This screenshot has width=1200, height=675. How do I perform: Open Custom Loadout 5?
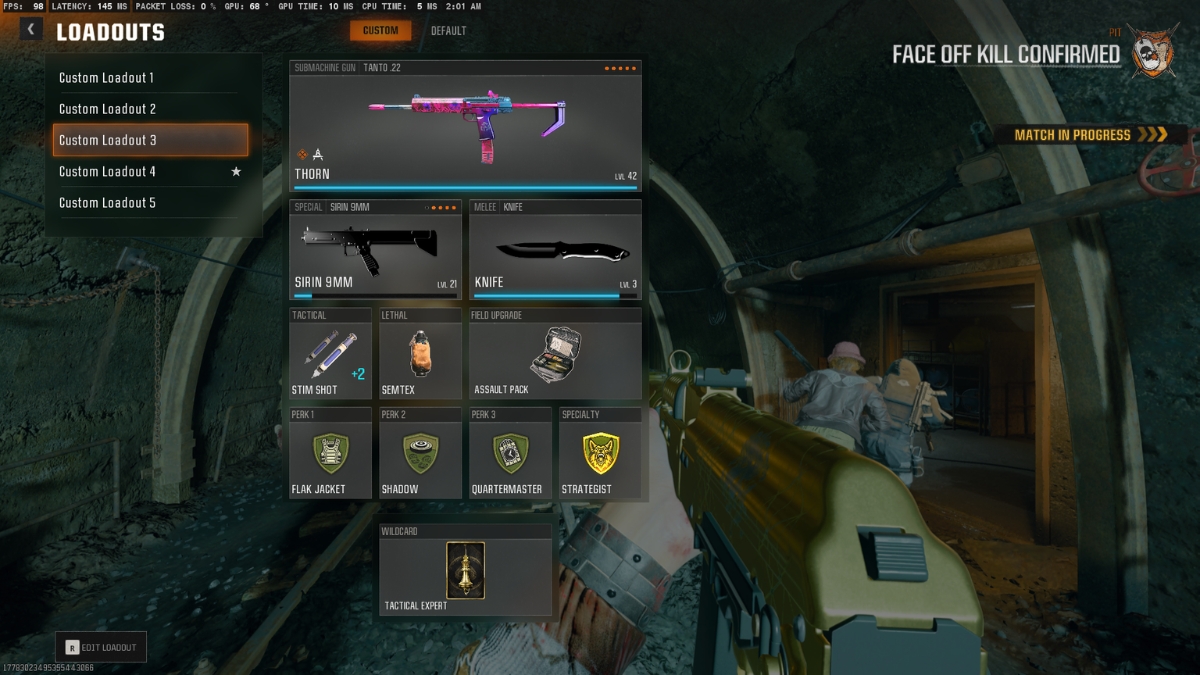tap(150, 203)
